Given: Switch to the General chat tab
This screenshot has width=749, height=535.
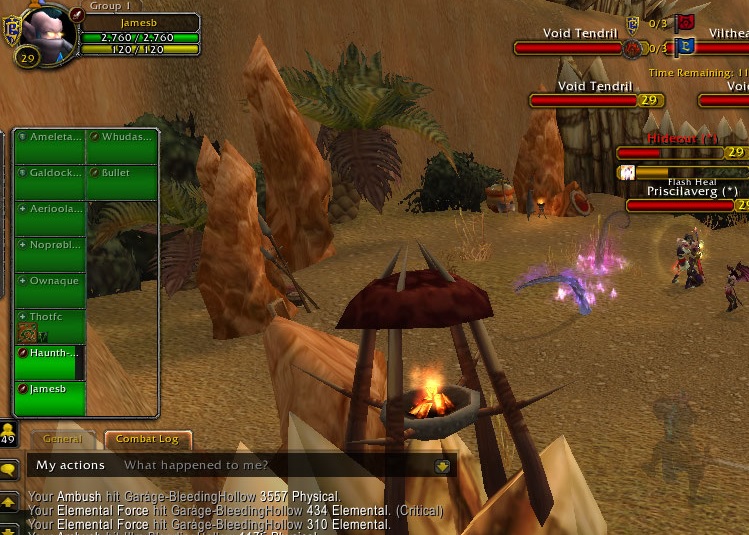Looking at the screenshot, I should pyautogui.click(x=63, y=439).
